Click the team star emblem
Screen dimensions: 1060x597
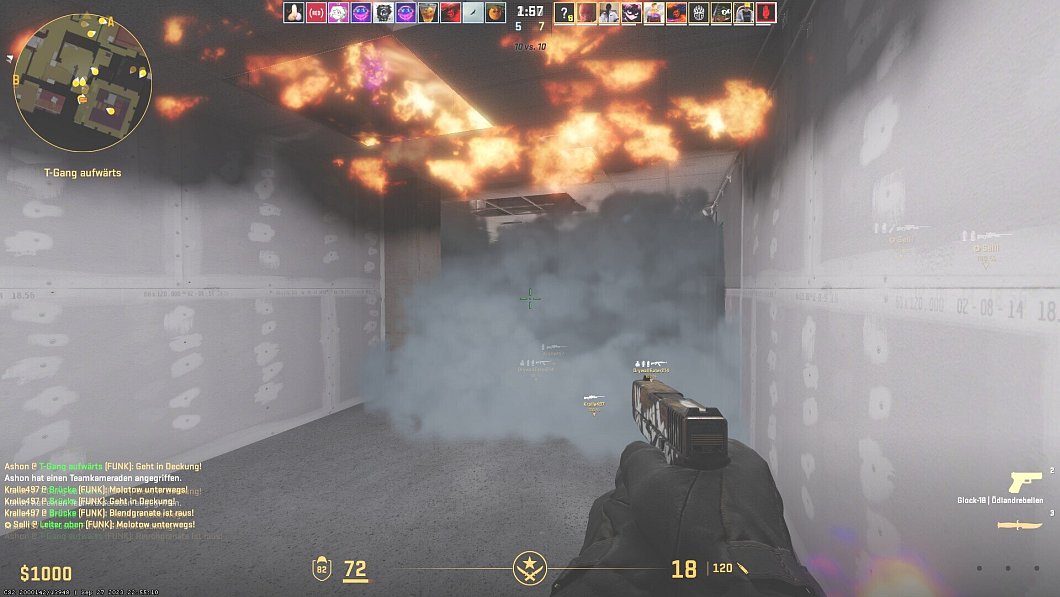(x=528, y=569)
